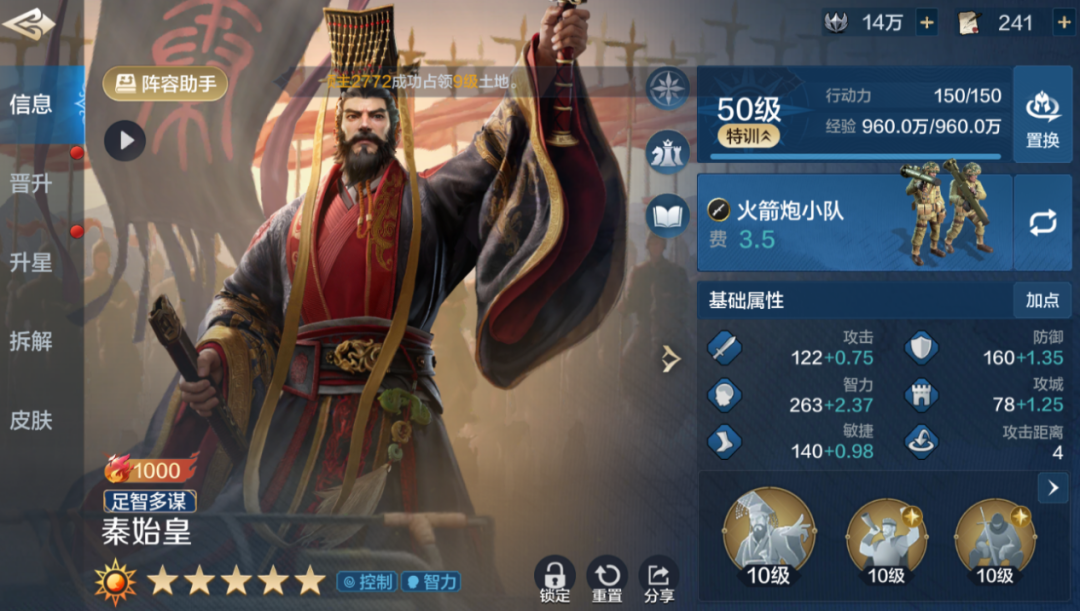Open the 升星 star-up tab
The image size is (1080, 611).
[32, 263]
